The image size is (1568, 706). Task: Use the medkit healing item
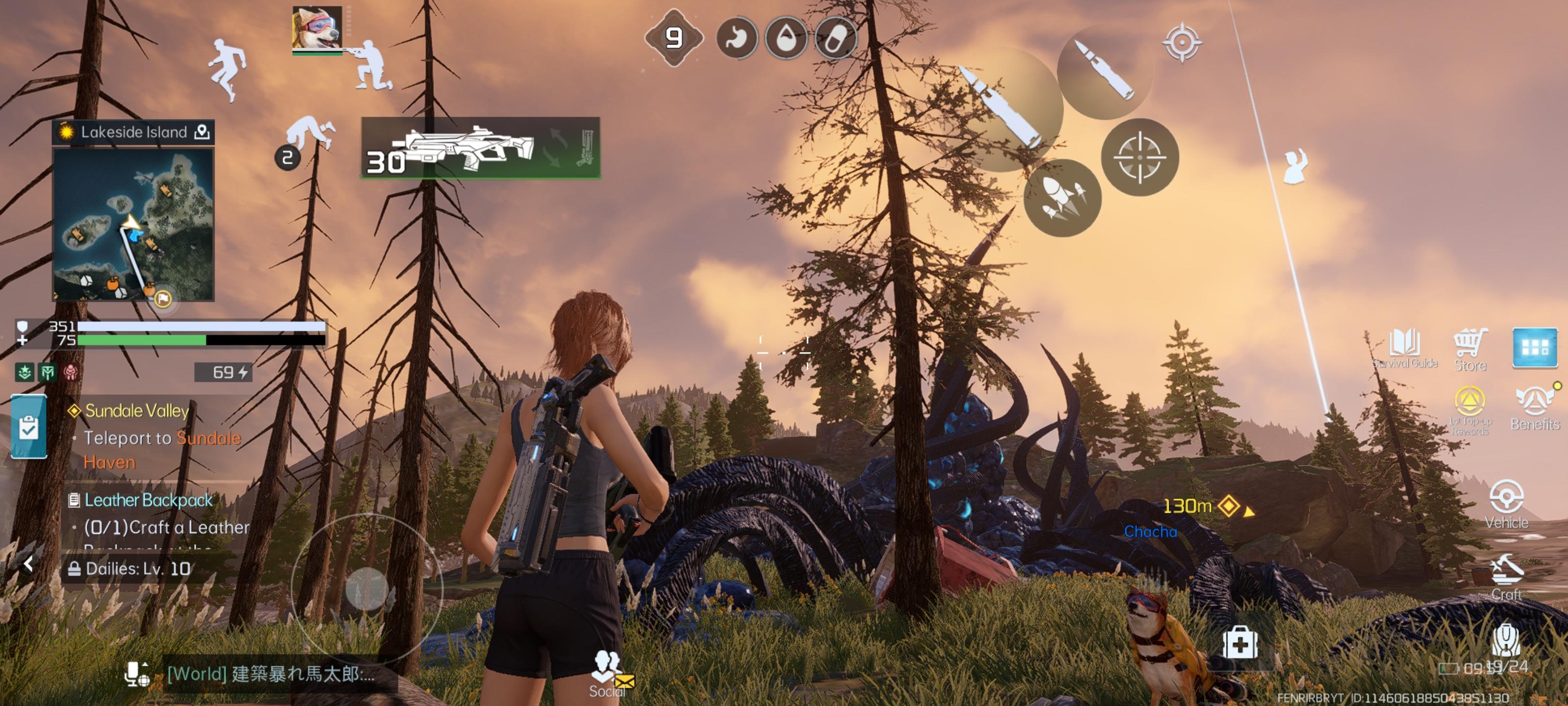pos(1240,643)
